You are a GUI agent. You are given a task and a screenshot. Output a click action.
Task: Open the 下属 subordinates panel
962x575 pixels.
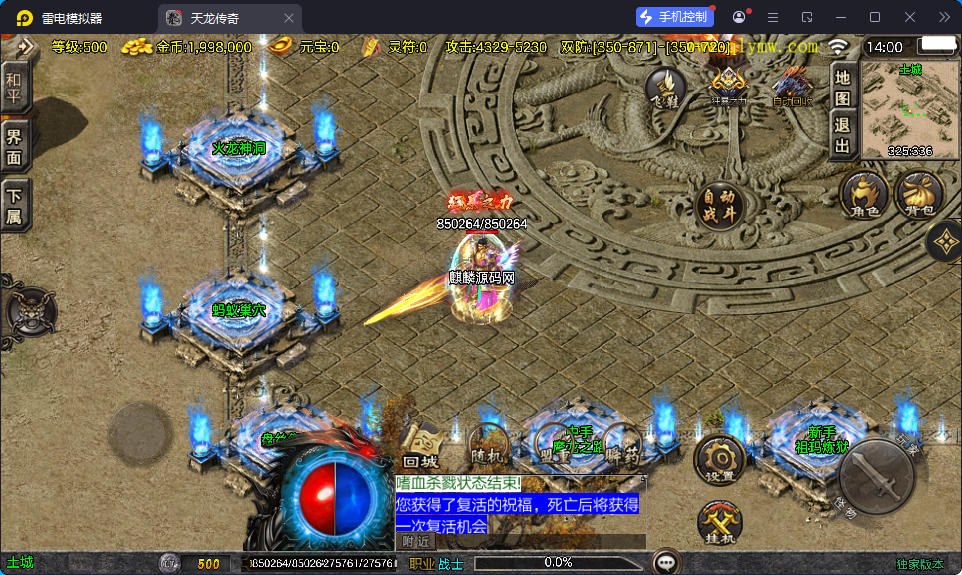coord(14,206)
